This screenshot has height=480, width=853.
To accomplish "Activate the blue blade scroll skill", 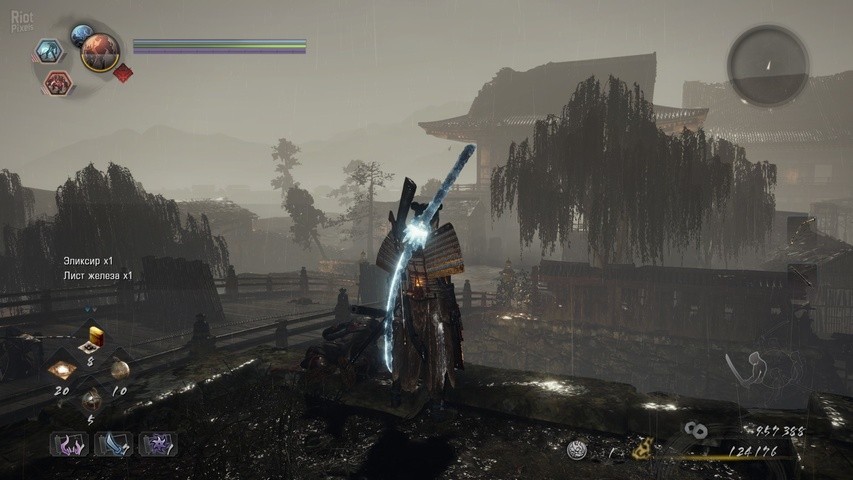I will [114, 444].
